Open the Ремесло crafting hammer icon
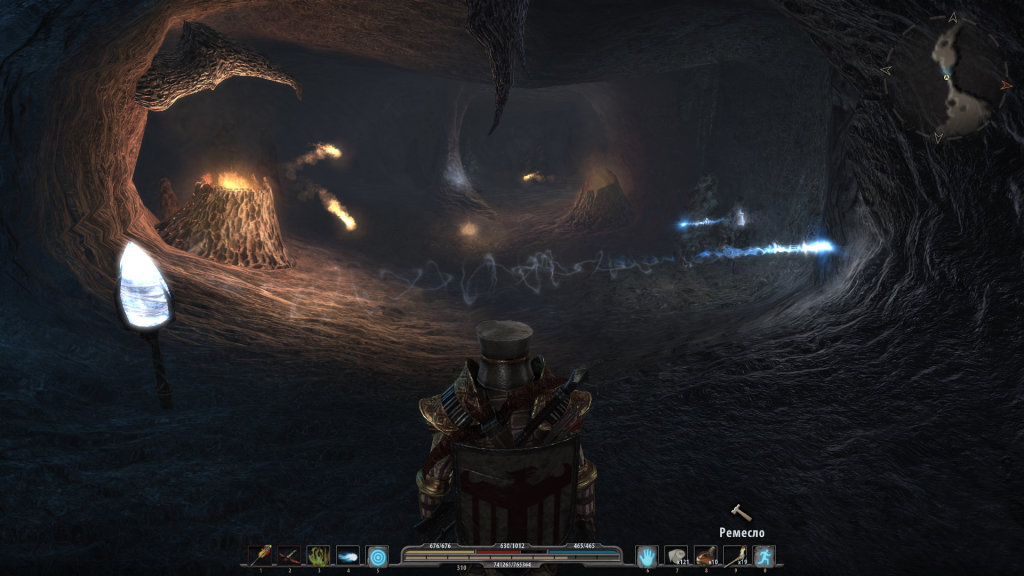The width and height of the screenshot is (1024, 576). coord(741,513)
